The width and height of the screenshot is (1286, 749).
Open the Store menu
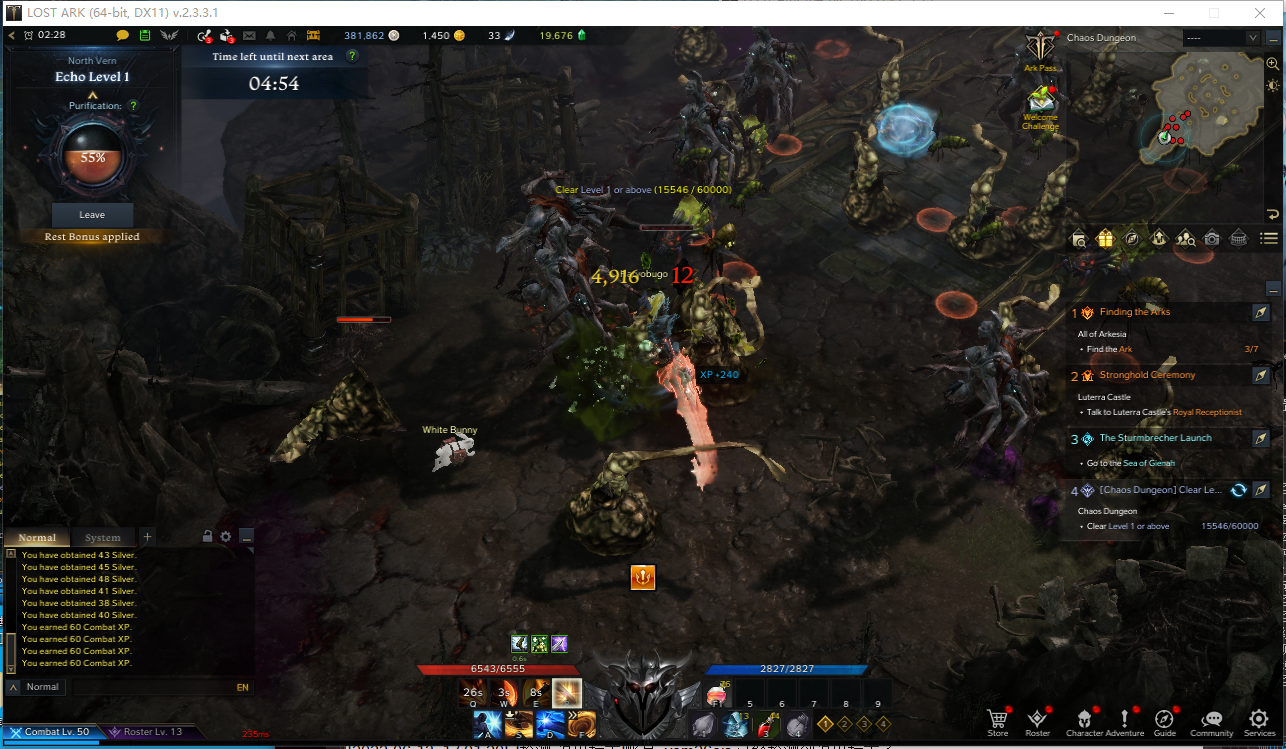[997, 720]
